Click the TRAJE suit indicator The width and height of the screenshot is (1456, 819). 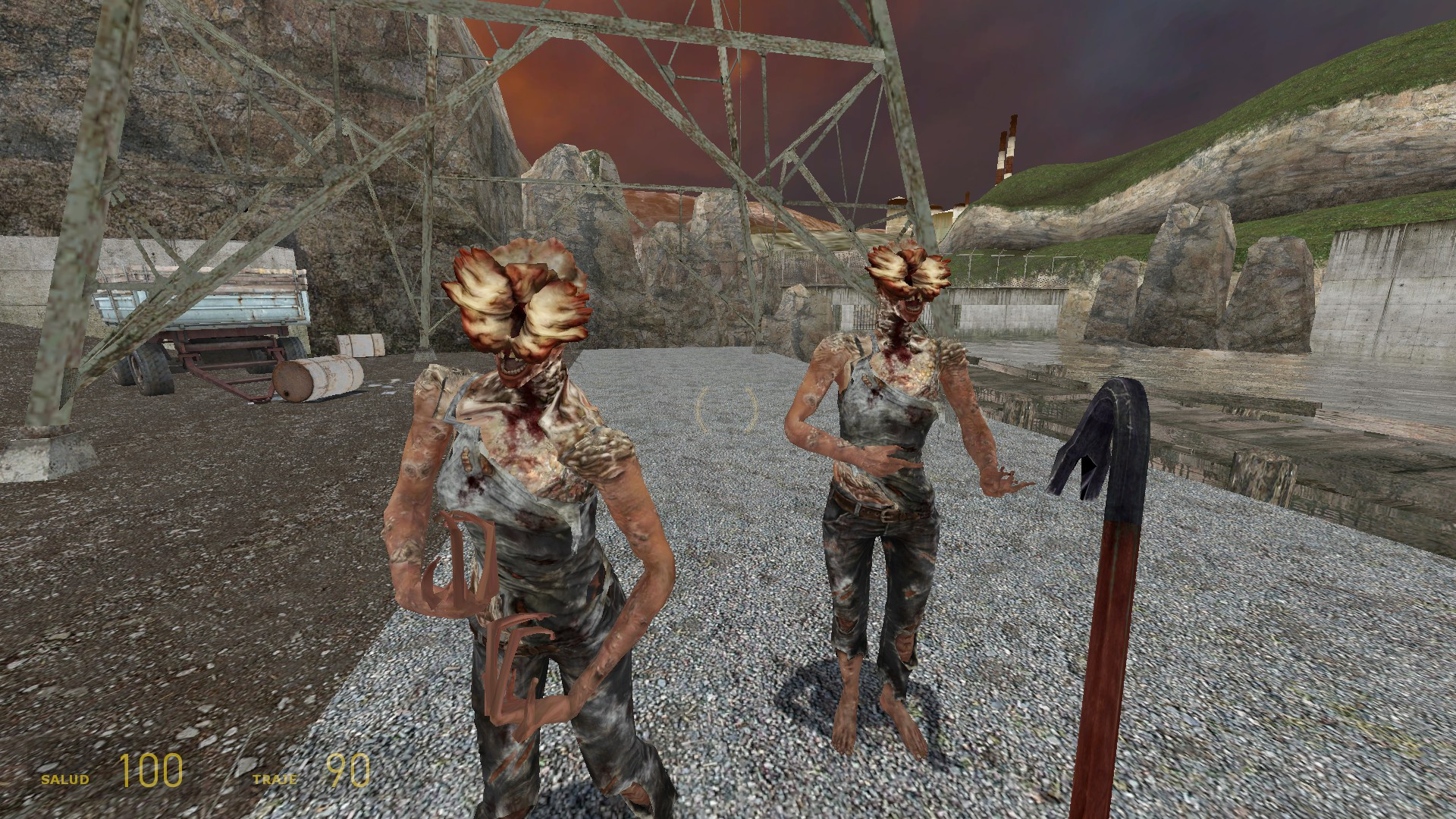click(x=281, y=778)
